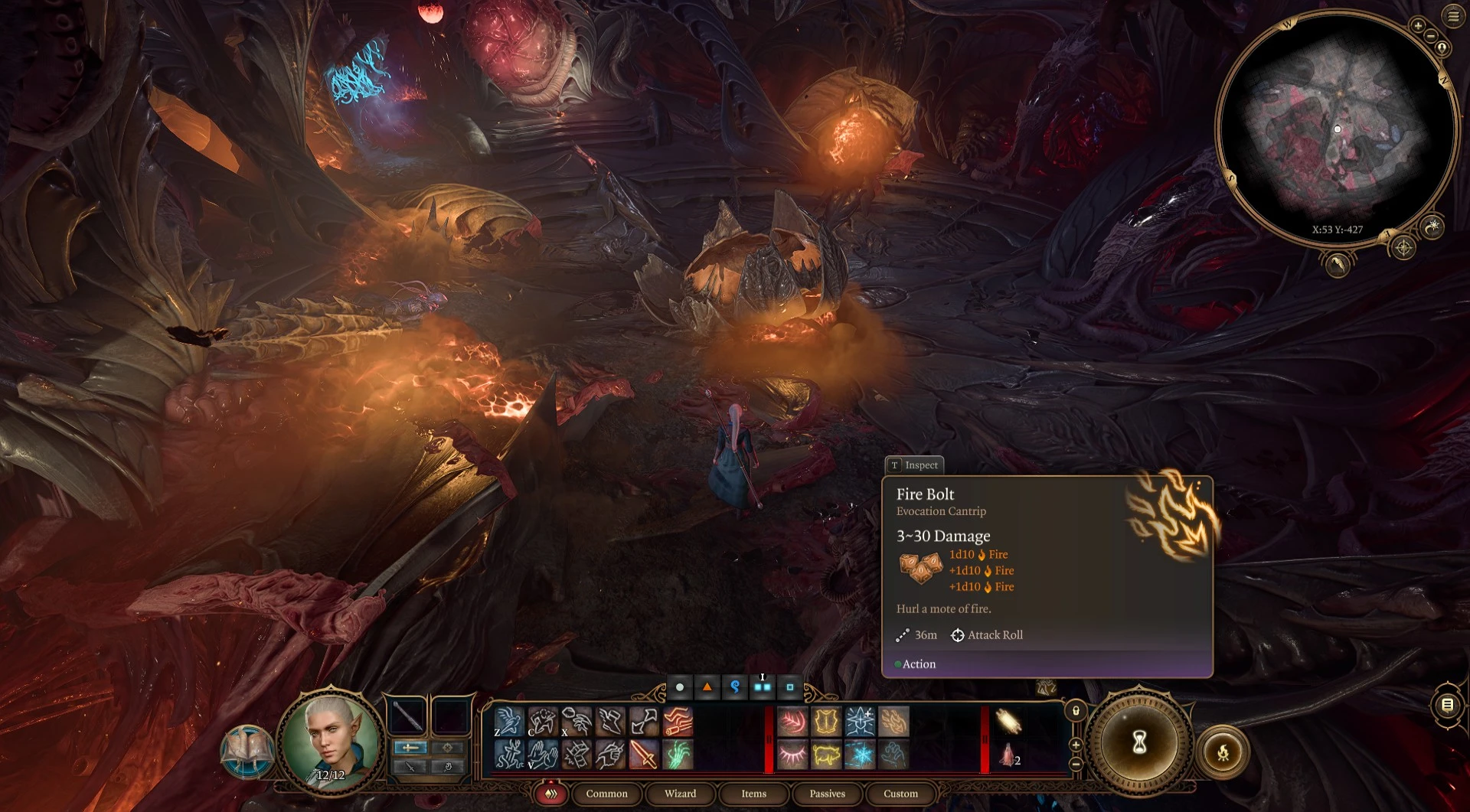Viewport: 1470px width, 812px height.
Task: Open the minimap view
Action: (x=1337, y=130)
